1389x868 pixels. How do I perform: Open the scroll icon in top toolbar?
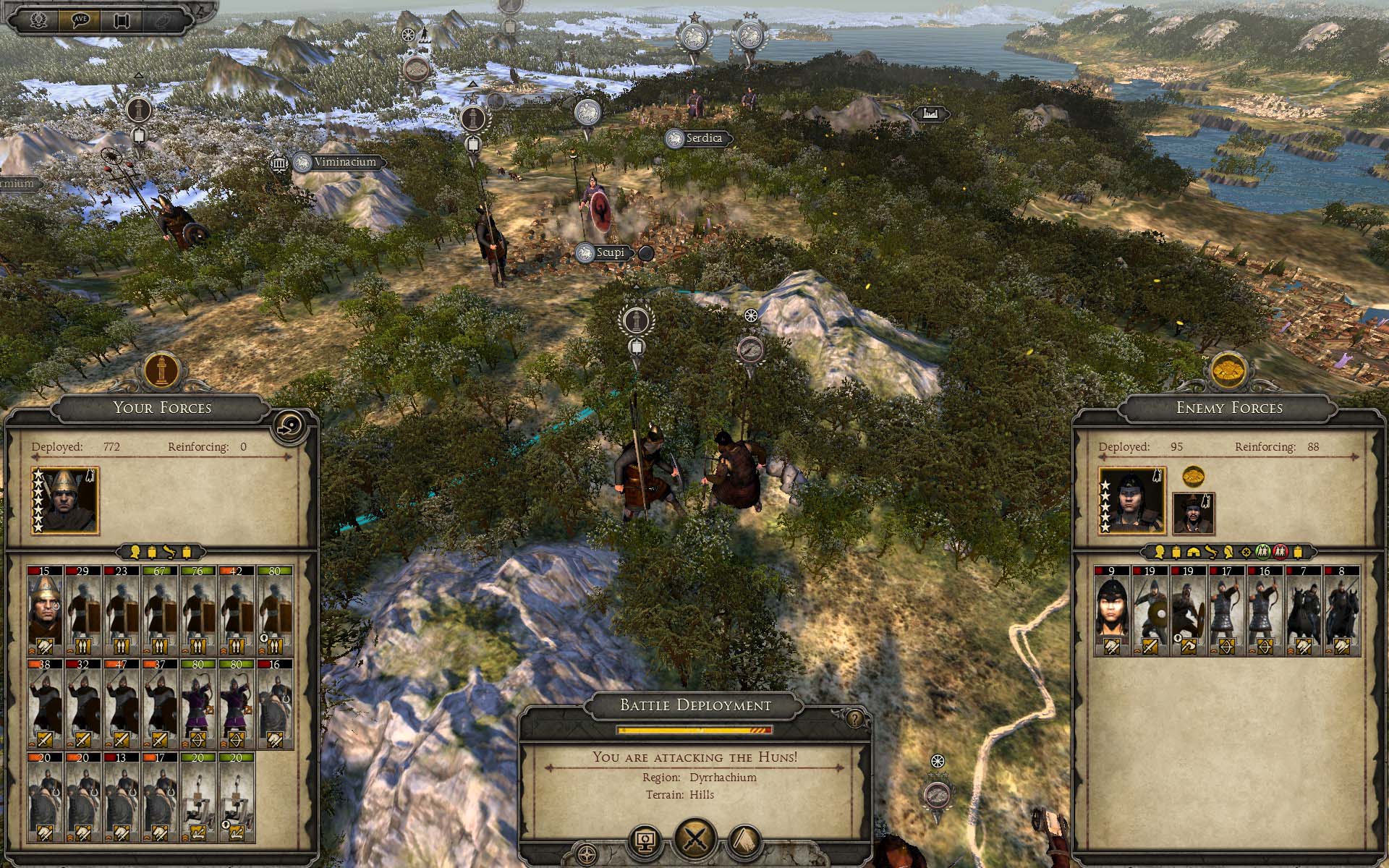pyautogui.click(x=121, y=20)
